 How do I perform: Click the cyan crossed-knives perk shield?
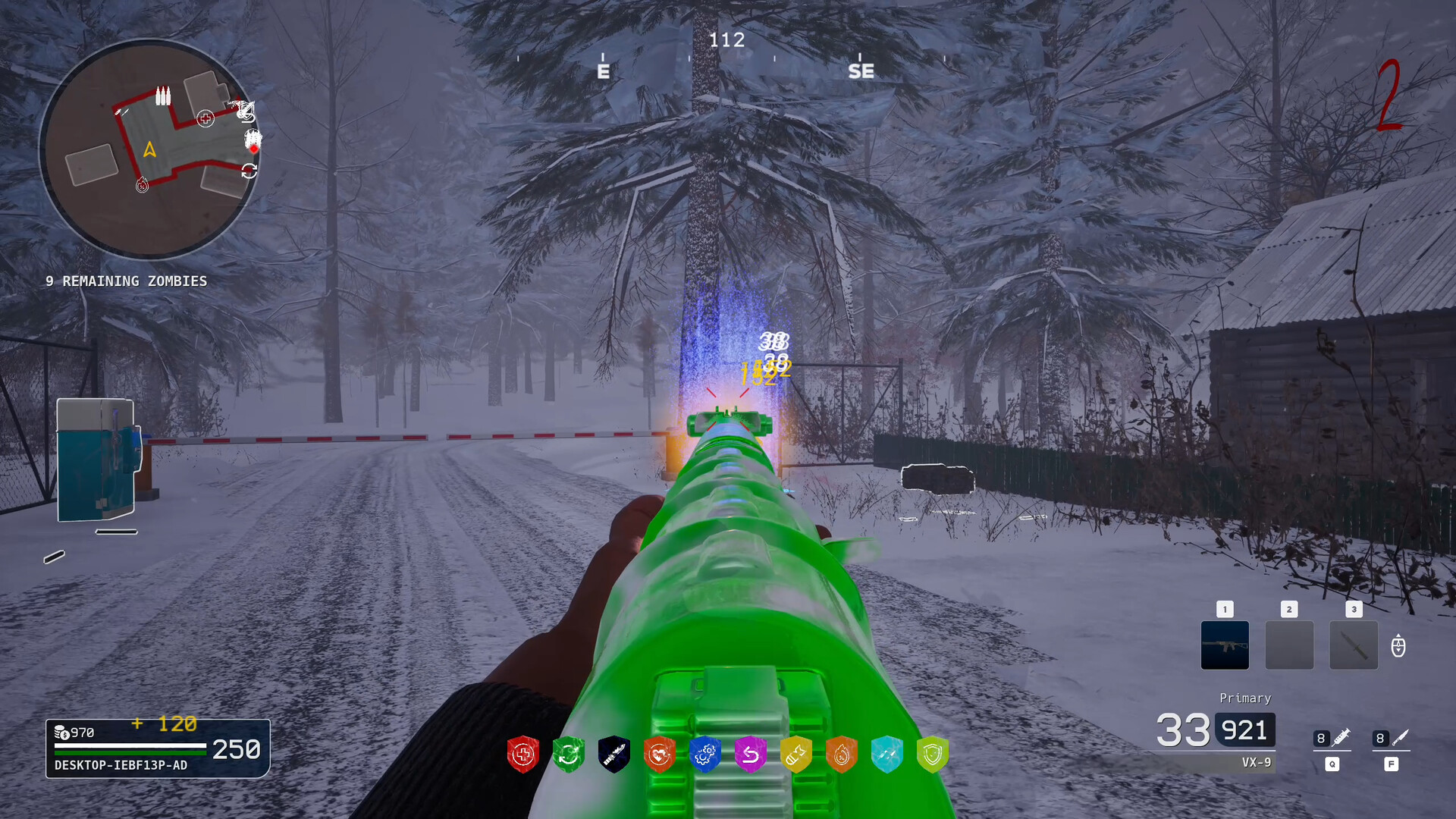click(886, 754)
